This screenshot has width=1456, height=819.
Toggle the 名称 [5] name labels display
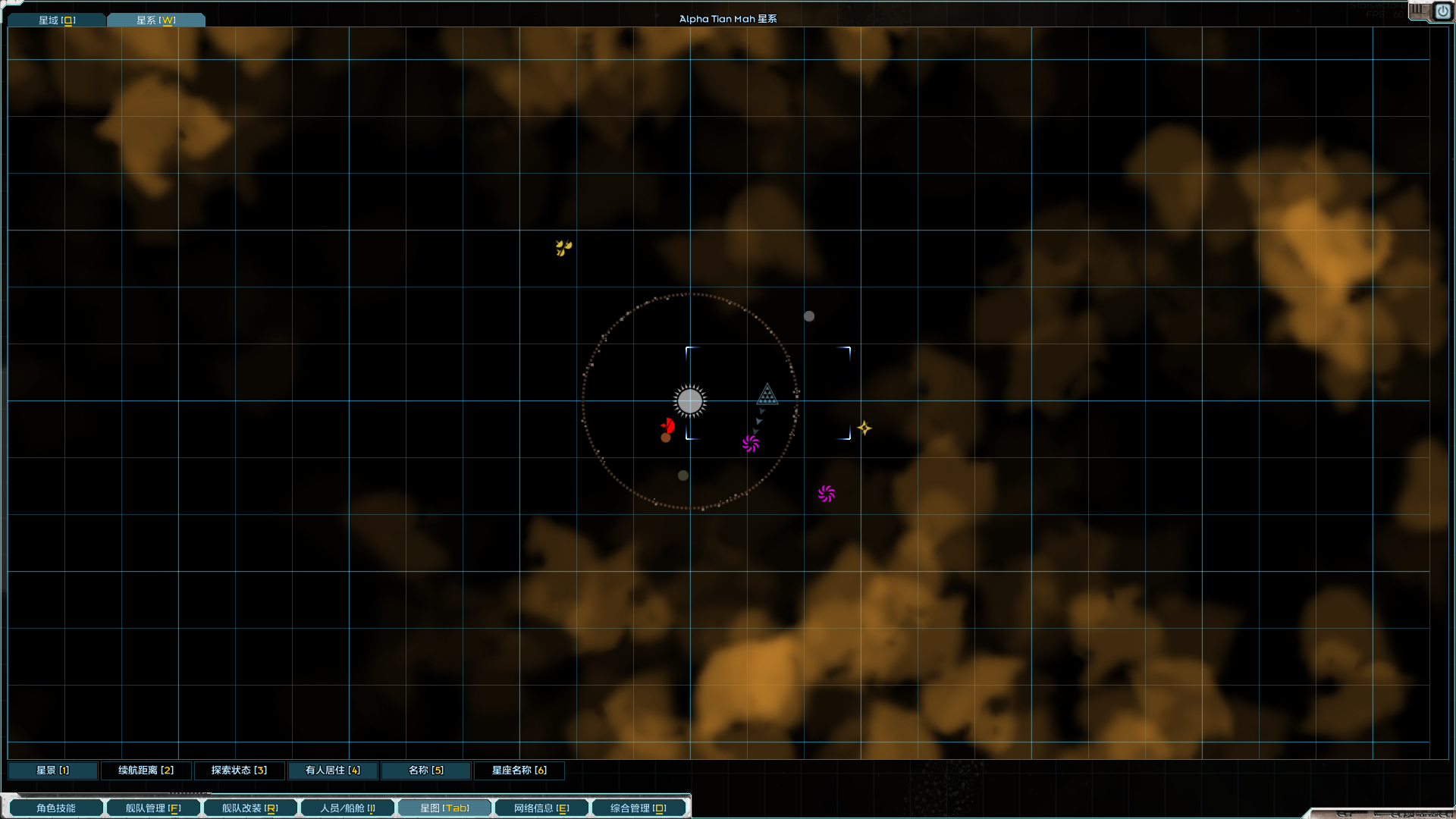(425, 770)
